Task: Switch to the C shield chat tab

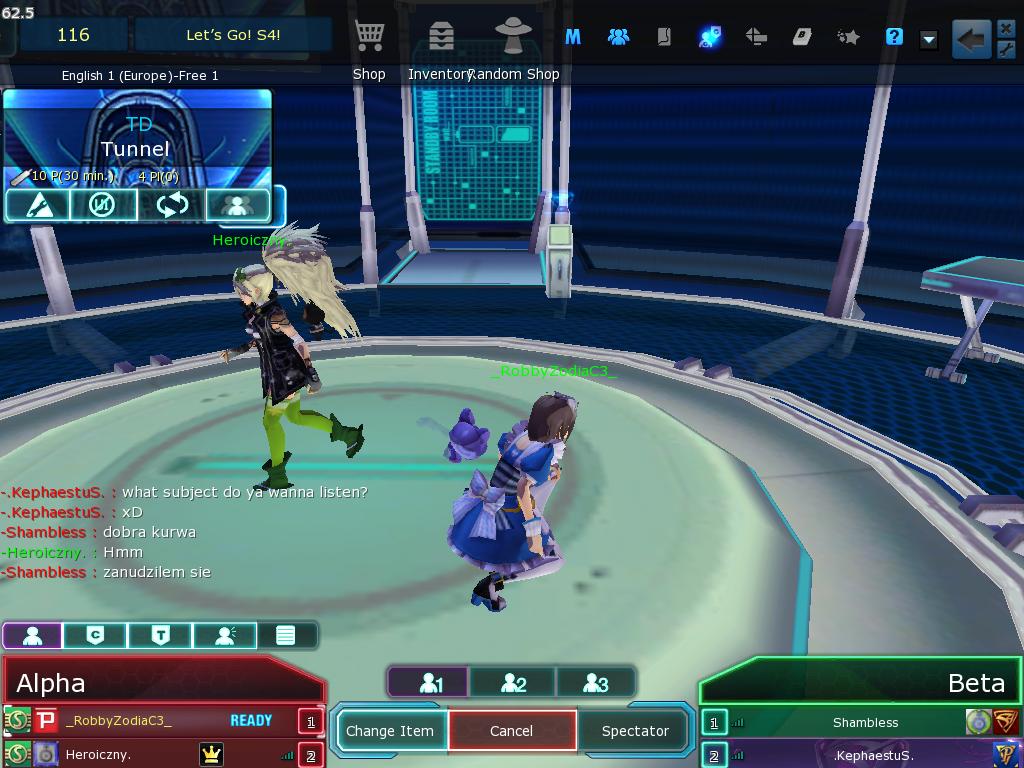Action: [x=96, y=635]
